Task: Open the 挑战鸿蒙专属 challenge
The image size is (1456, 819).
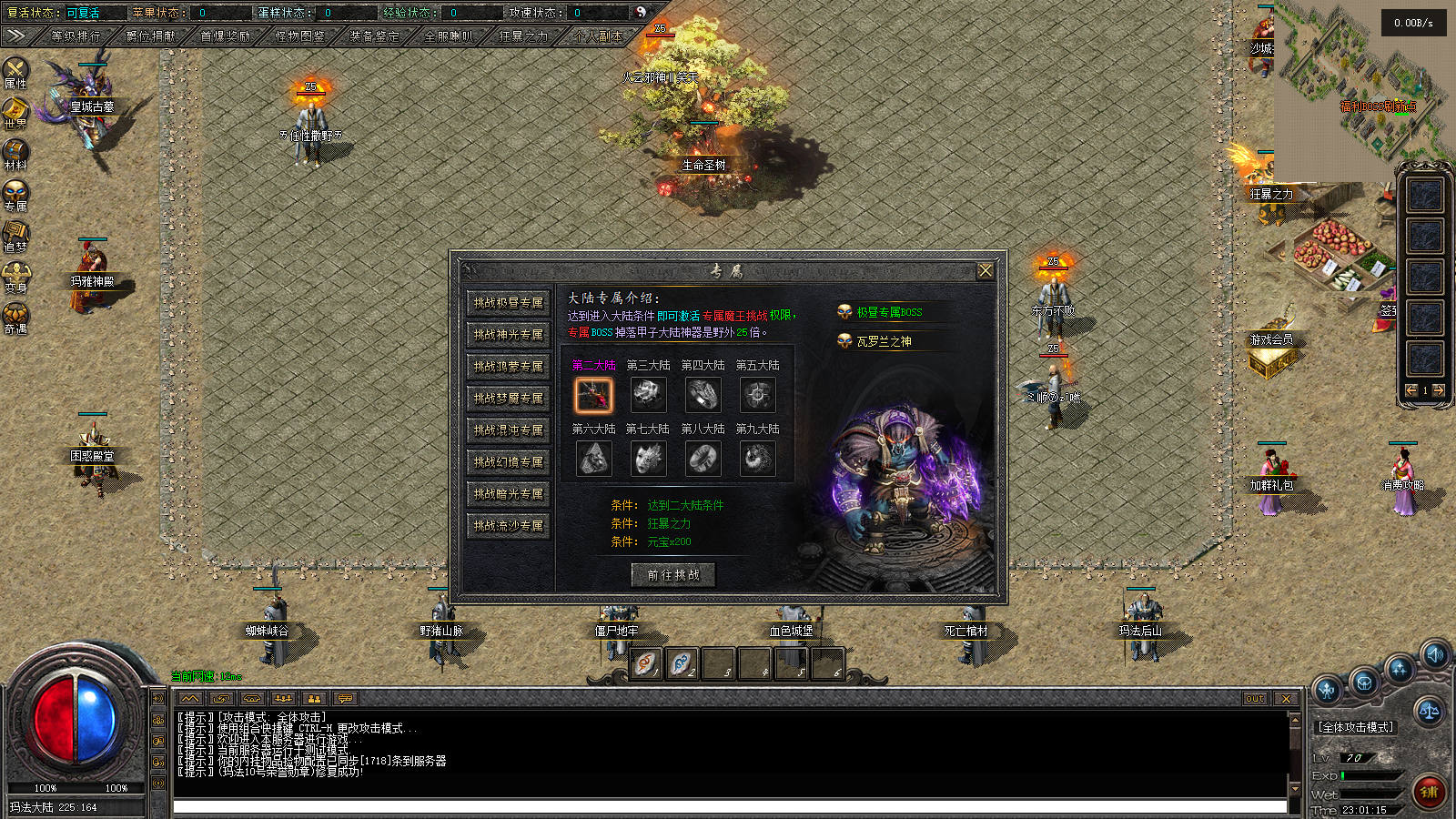Action: pos(508,367)
